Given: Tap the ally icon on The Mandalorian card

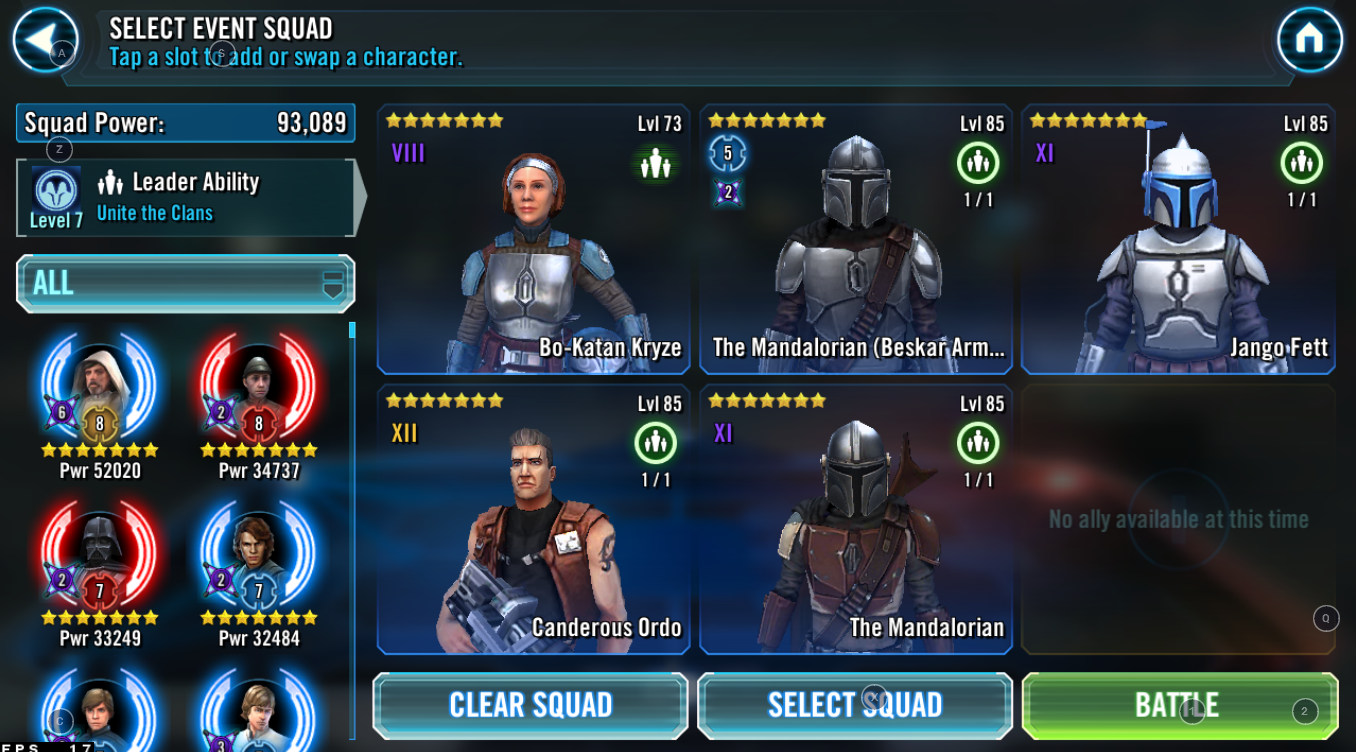Looking at the screenshot, I should 977,441.
